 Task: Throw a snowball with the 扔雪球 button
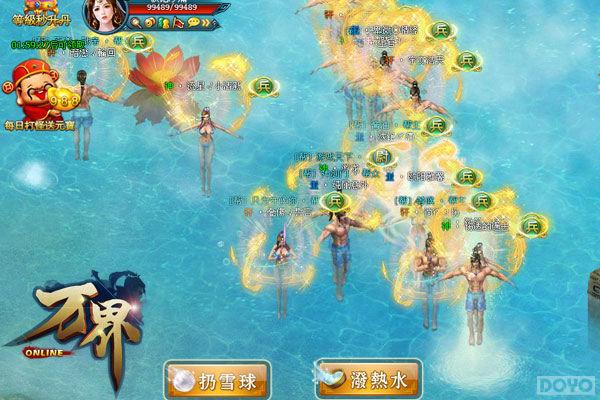coord(217,379)
